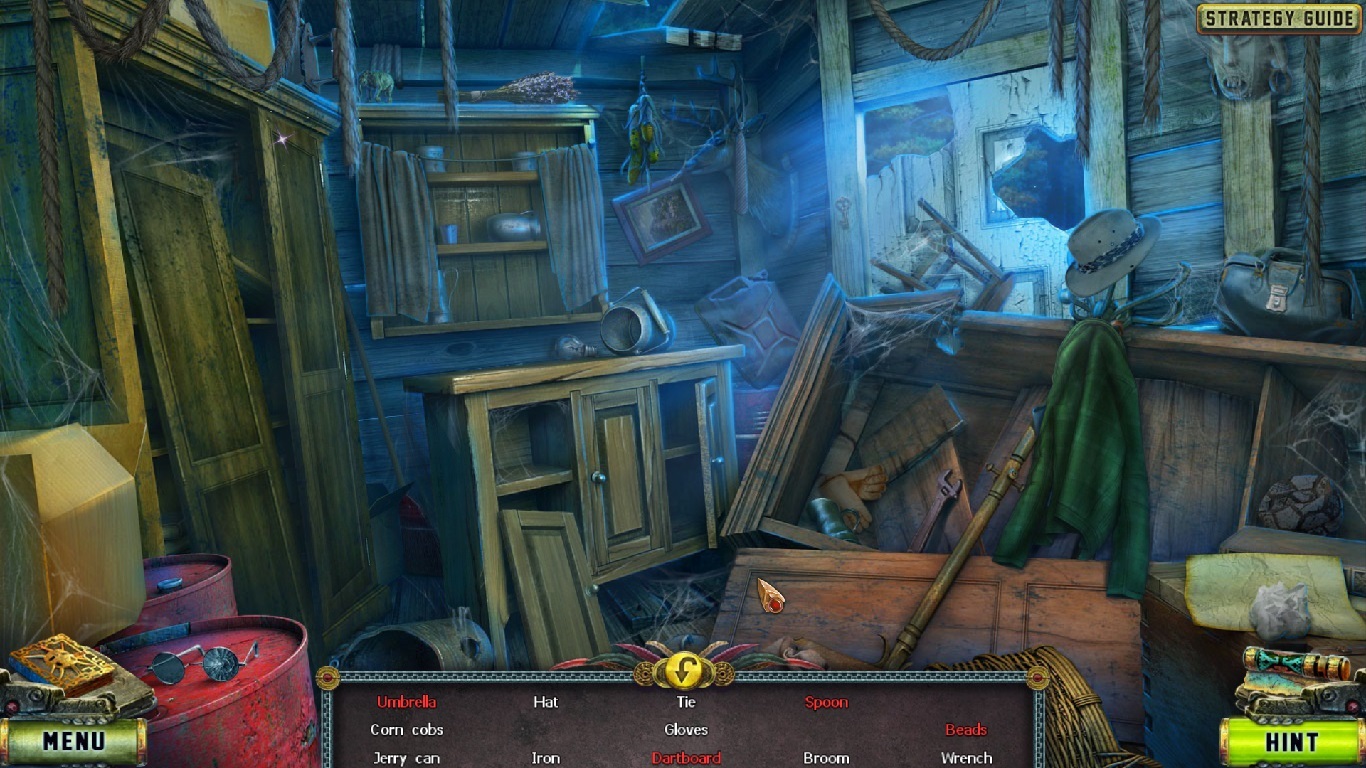Screen dimensions: 1366x768
Task: Click "Wrench" in the object list
Action: tap(966, 758)
